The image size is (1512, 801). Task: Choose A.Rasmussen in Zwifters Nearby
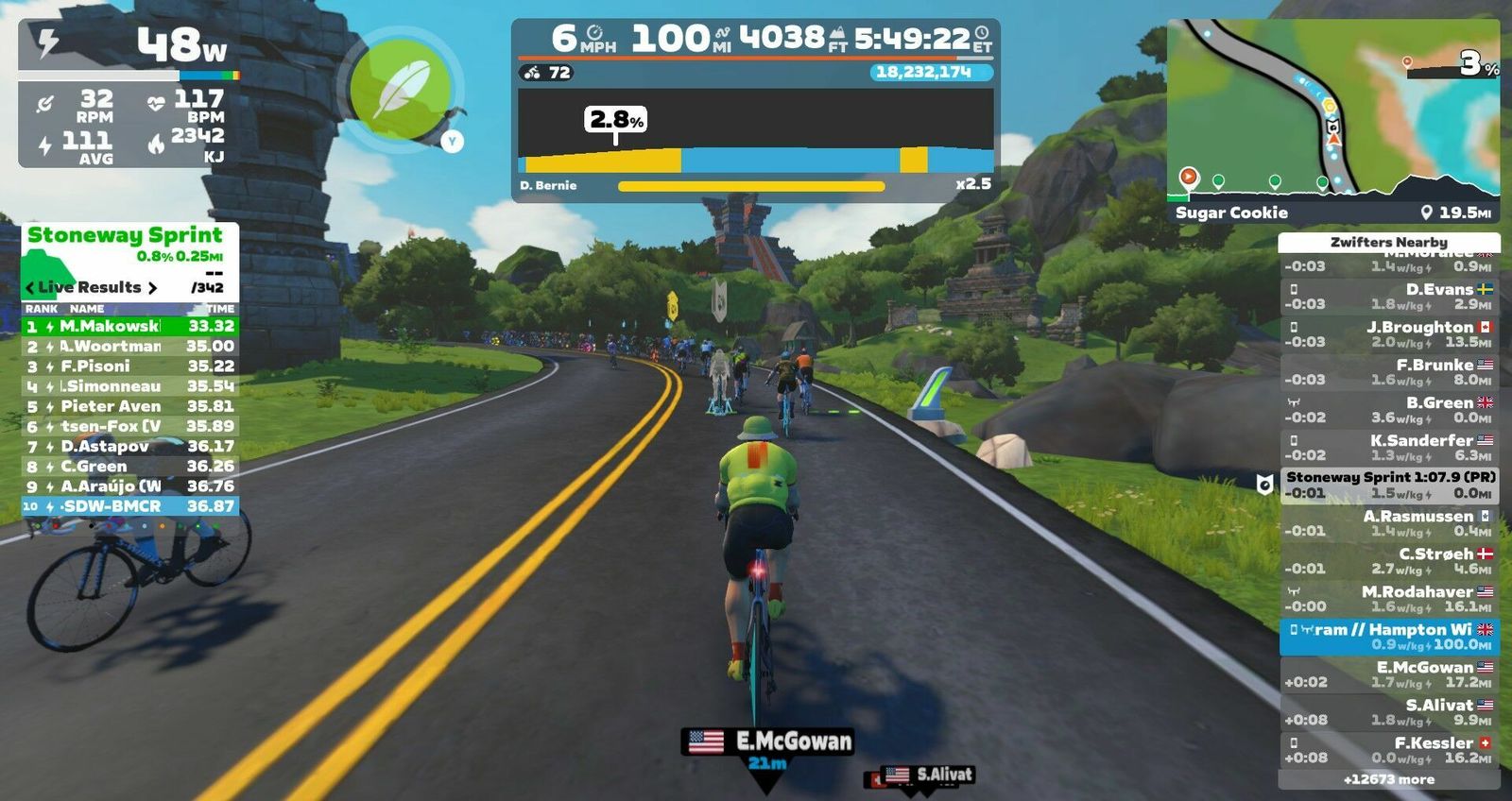pos(1389,523)
